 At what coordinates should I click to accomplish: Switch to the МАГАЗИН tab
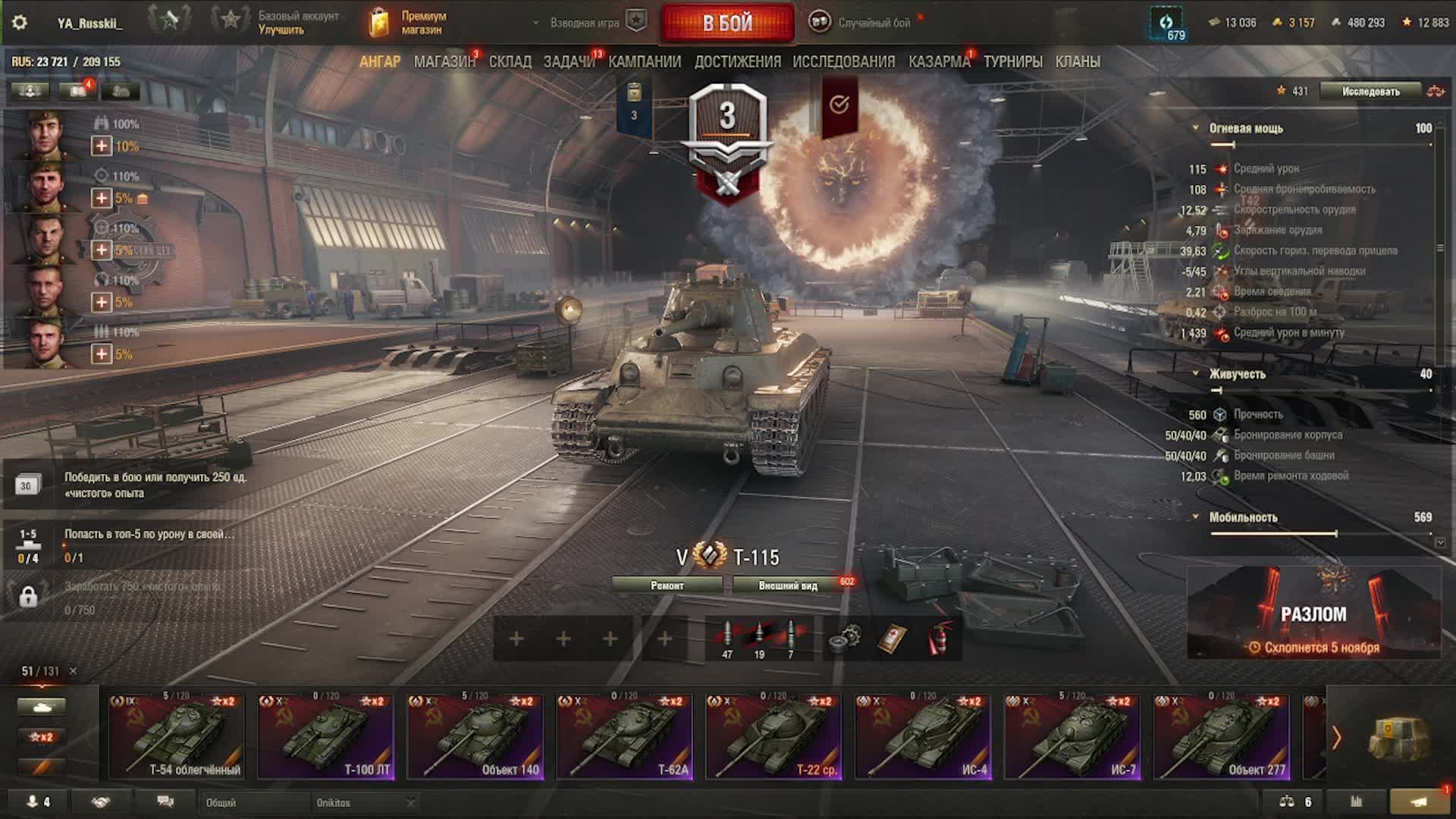click(x=444, y=61)
